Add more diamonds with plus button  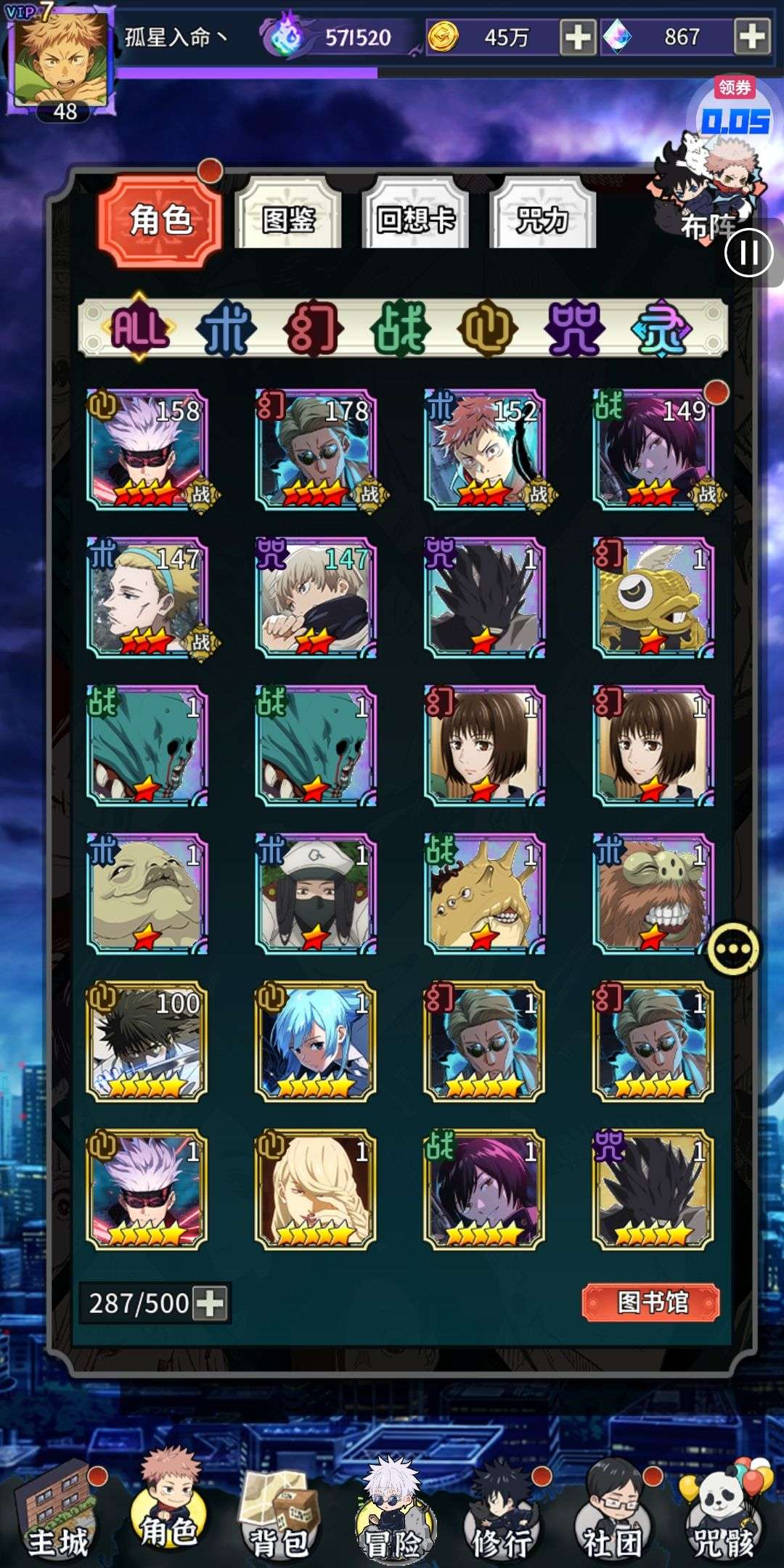coord(751,37)
